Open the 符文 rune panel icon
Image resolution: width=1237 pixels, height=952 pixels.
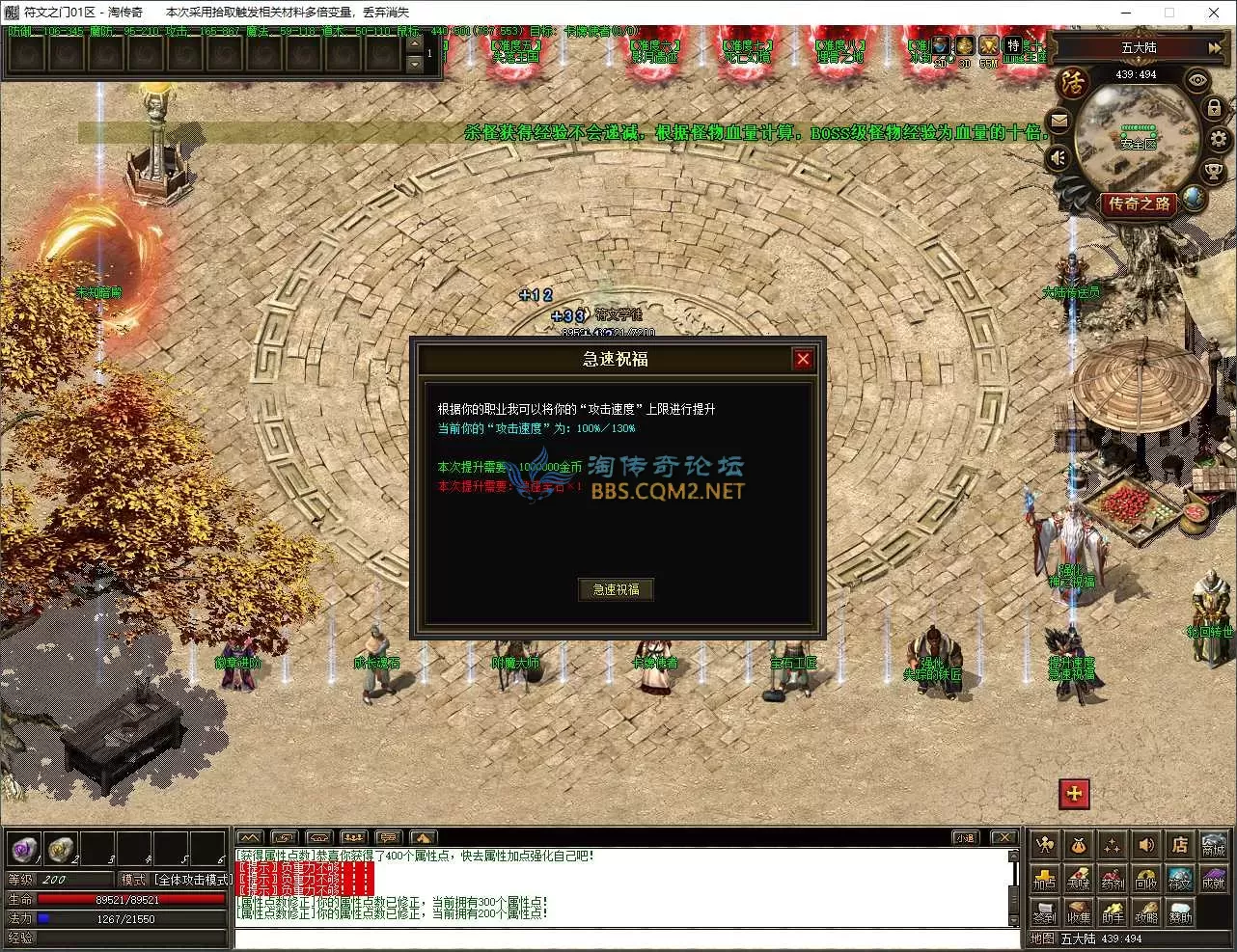pyautogui.click(x=1179, y=881)
